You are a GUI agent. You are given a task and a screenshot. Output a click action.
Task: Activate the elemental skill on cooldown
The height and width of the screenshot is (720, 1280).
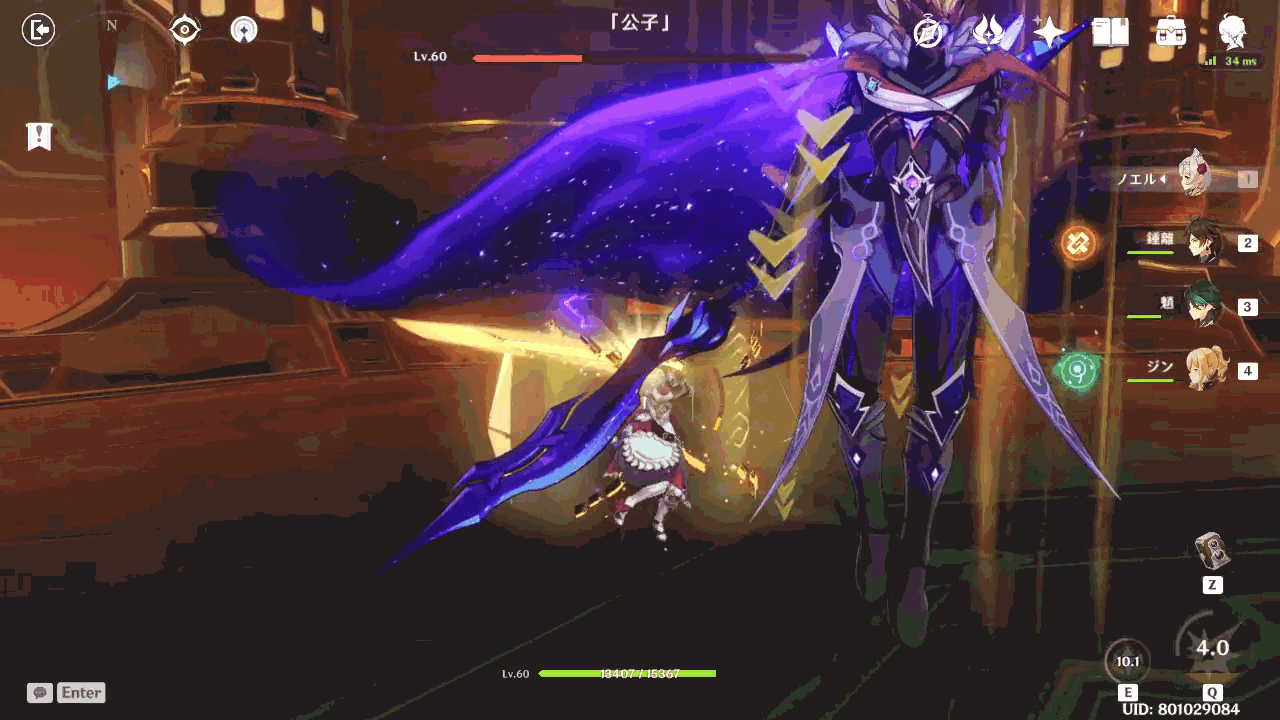[1128, 661]
